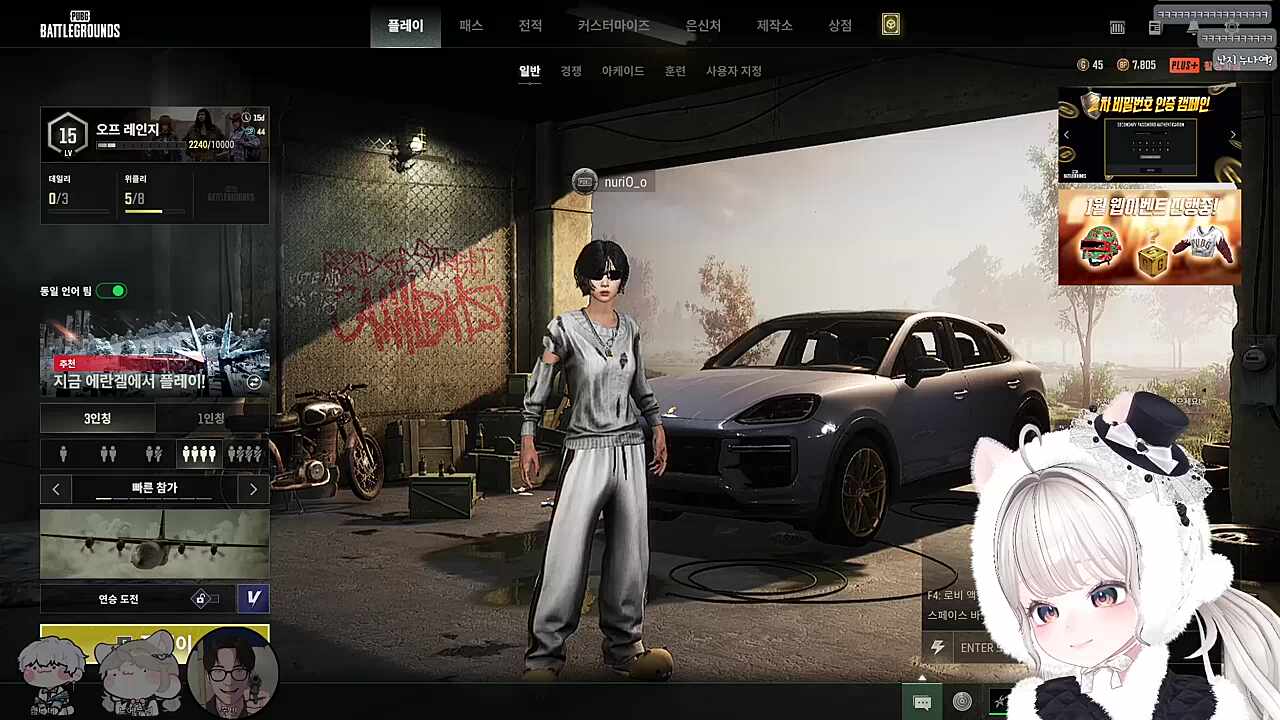
Task: Click the right arrow beside 빠른 참가
Action: click(253, 489)
